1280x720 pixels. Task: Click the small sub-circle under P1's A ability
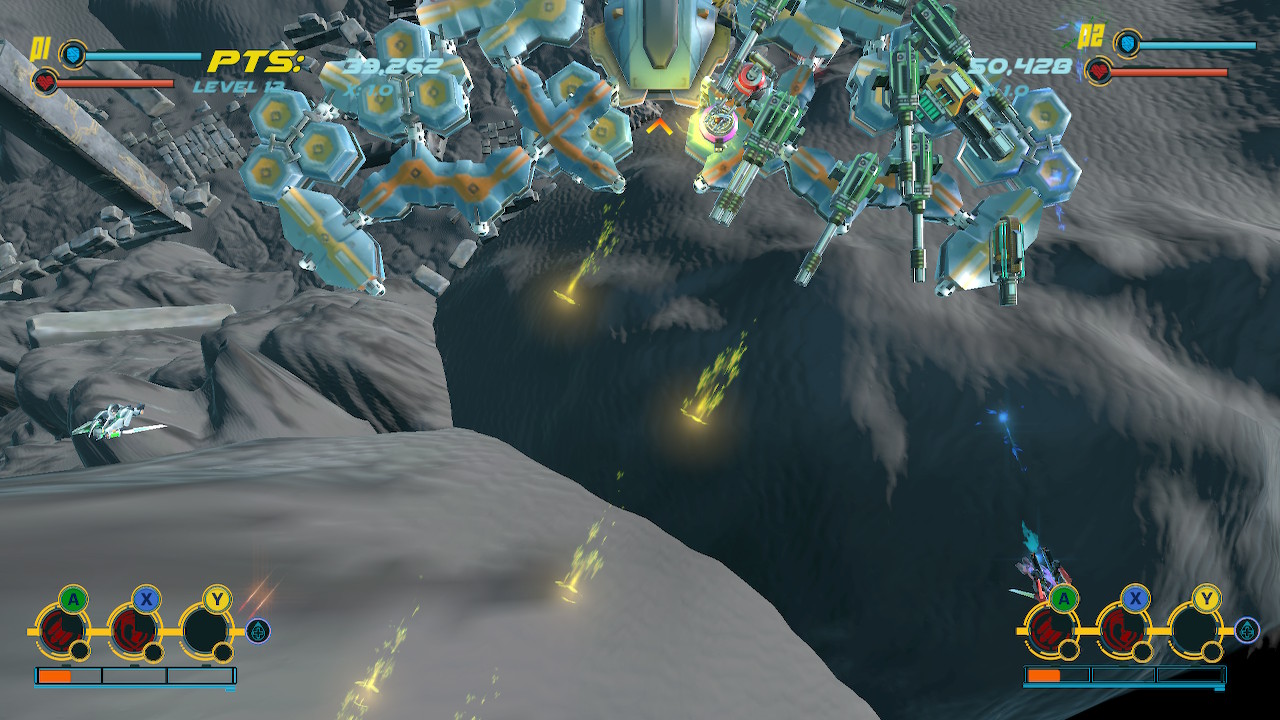pyautogui.click(x=80, y=652)
